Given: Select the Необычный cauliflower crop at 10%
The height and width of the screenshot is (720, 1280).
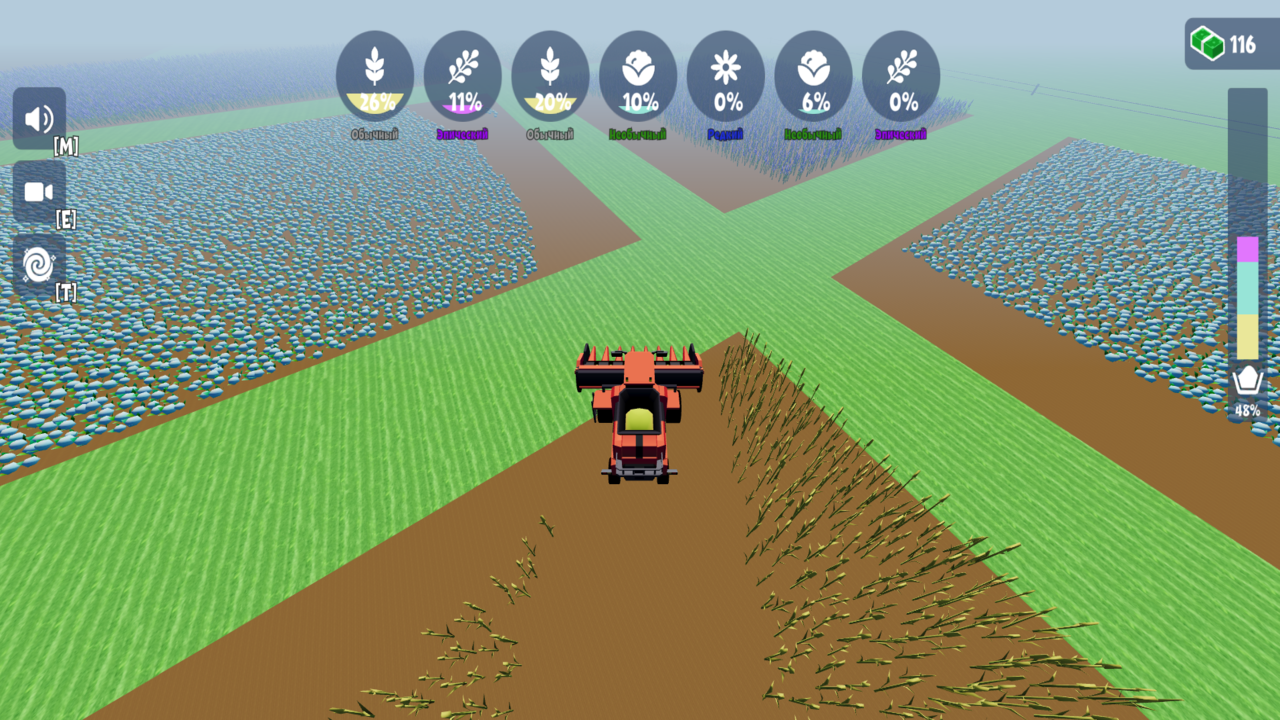Looking at the screenshot, I should tap(639, 75).
